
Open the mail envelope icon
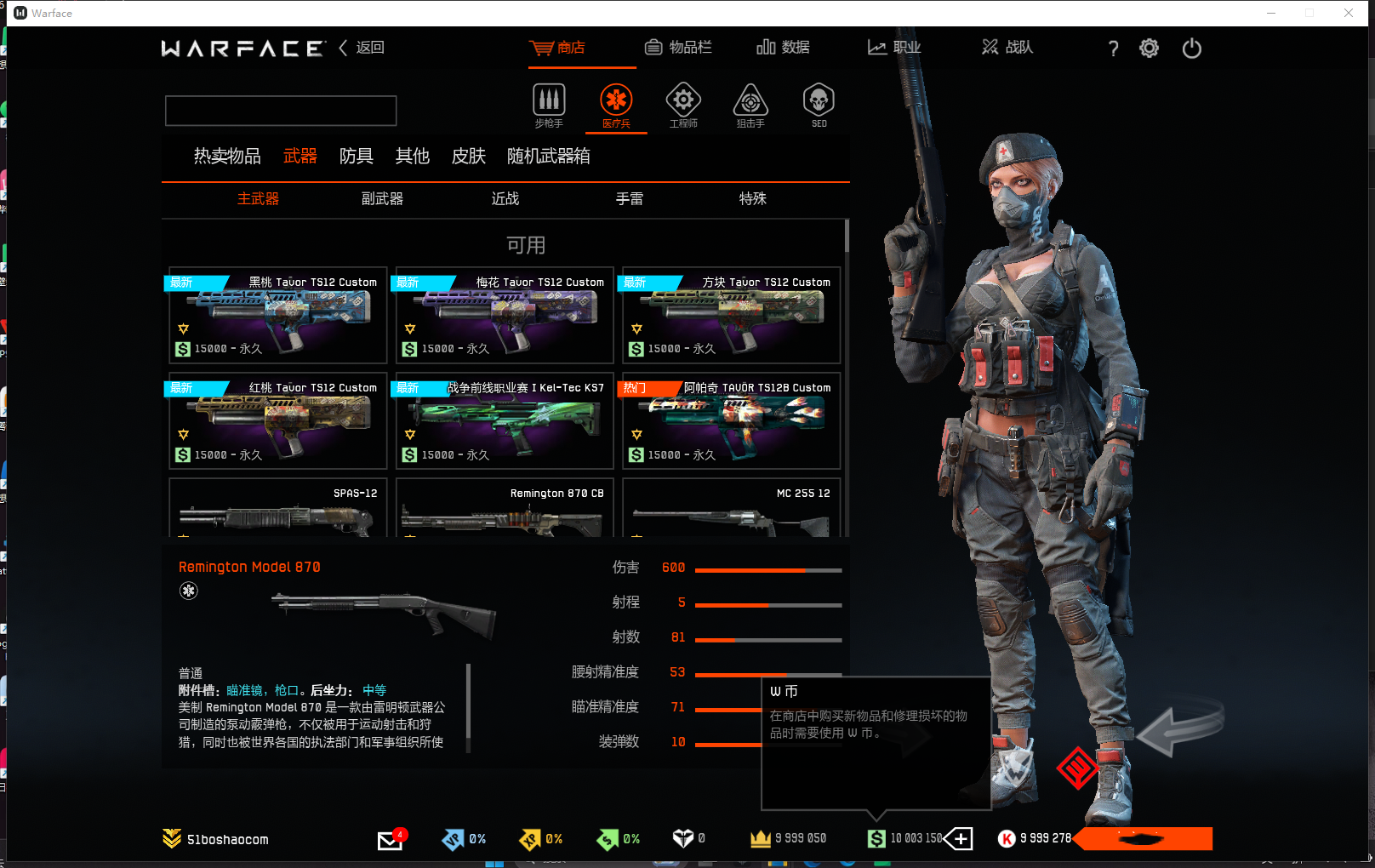pos(390,840)
